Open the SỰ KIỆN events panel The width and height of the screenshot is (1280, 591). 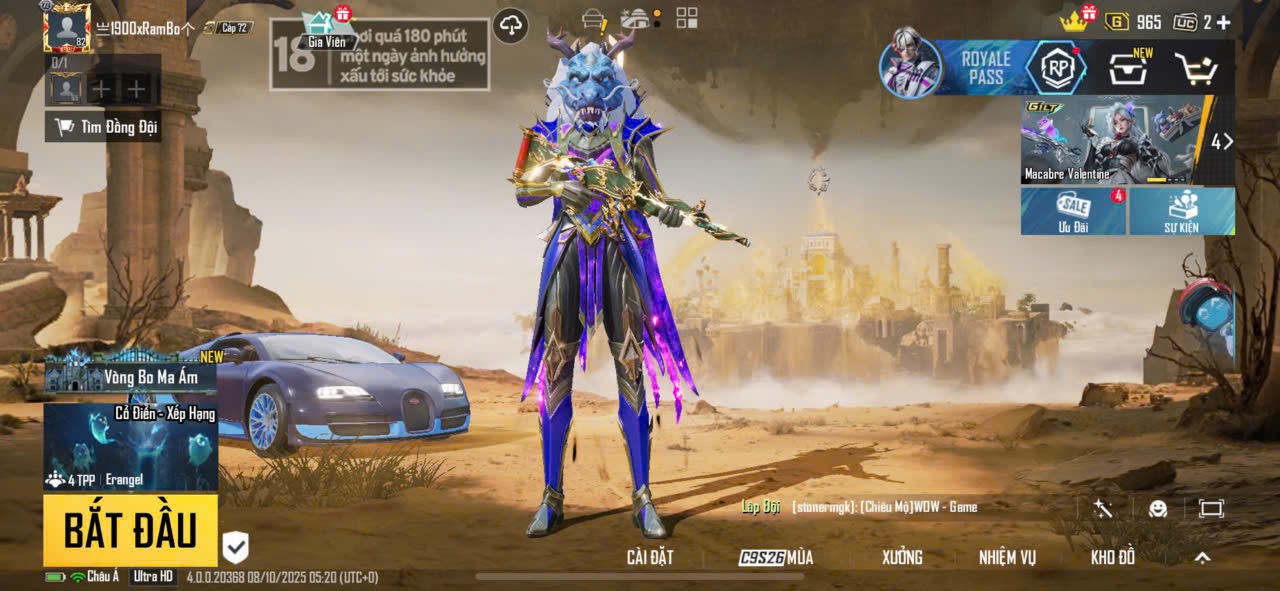click(1182, 211)
